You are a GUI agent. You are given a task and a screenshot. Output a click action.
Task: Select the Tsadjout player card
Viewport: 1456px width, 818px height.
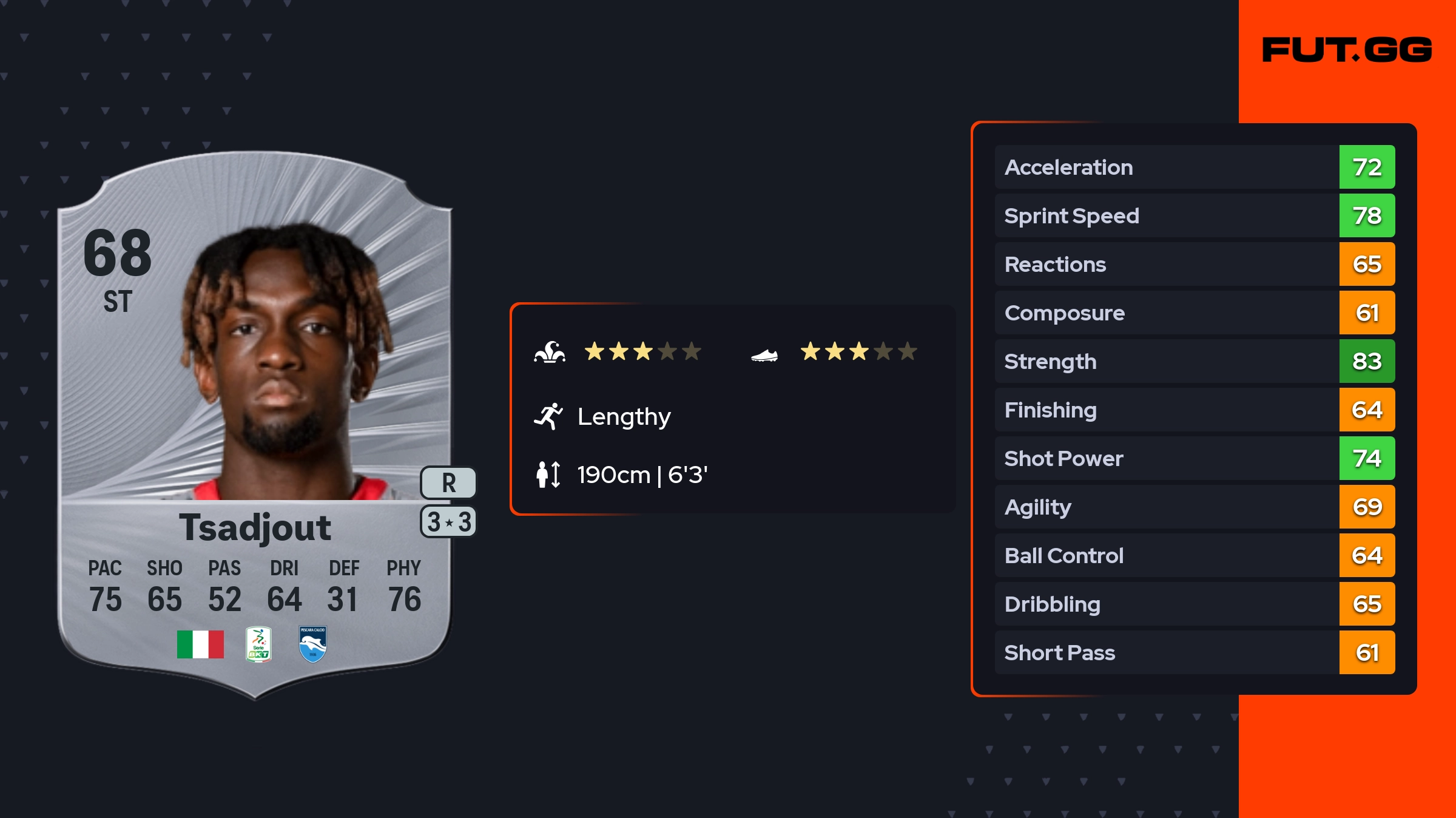click(x=255, y=425)
